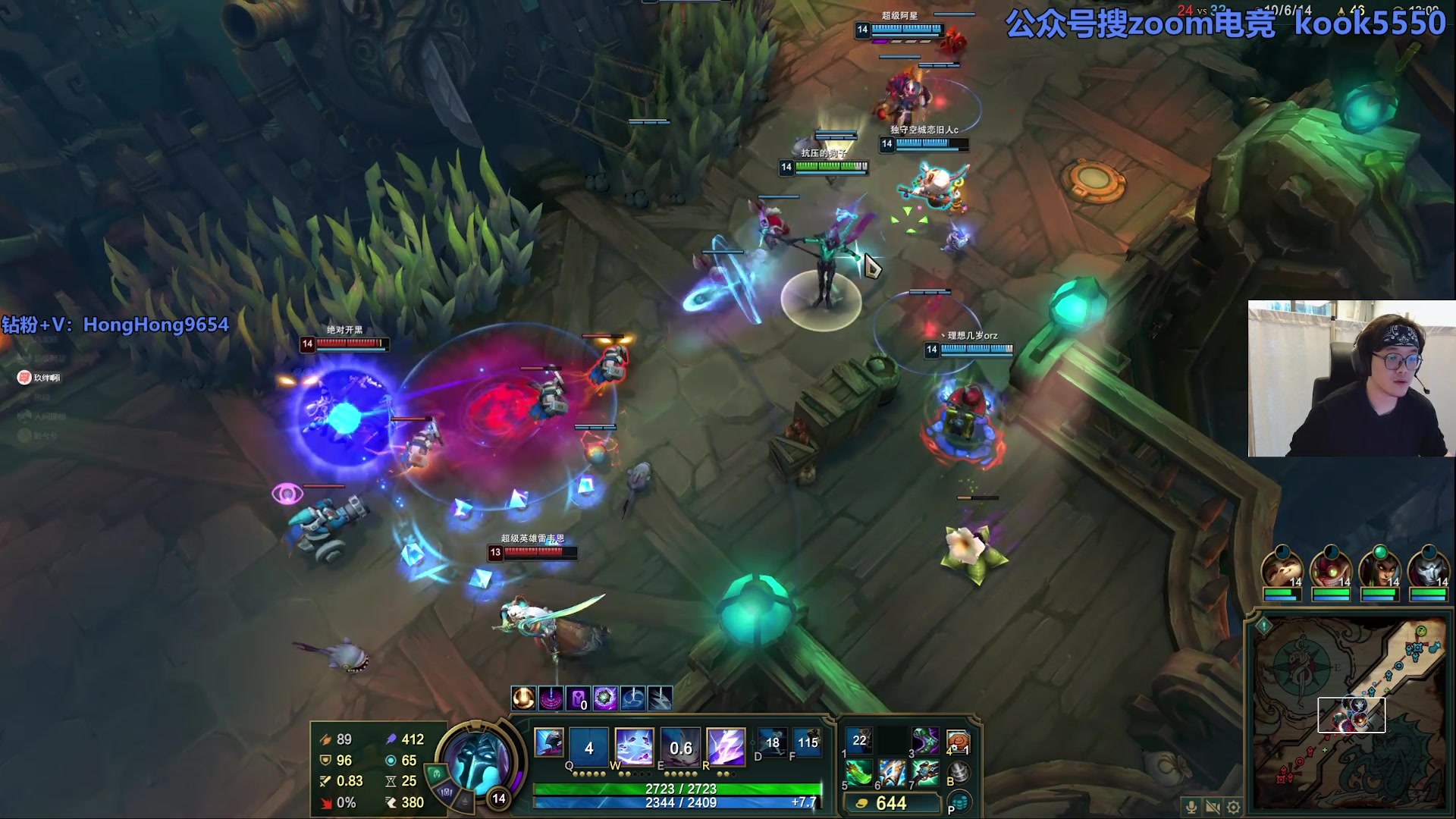The image size is (1456, 819).
Task: Click the Force Pulse ability showing 0.6
Action: click(680, 747)
